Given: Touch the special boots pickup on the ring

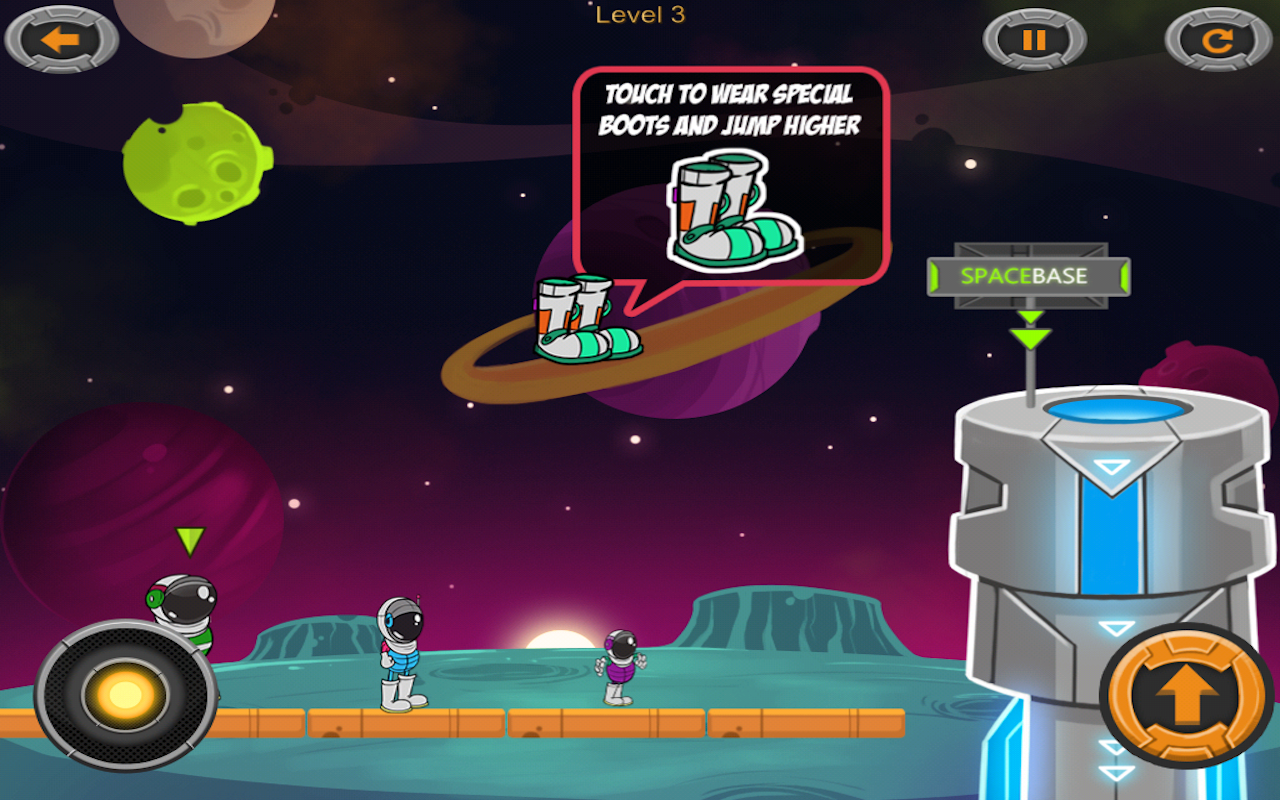Looking at the screenshot, I should pyautogui.click(x=585, y=318).
